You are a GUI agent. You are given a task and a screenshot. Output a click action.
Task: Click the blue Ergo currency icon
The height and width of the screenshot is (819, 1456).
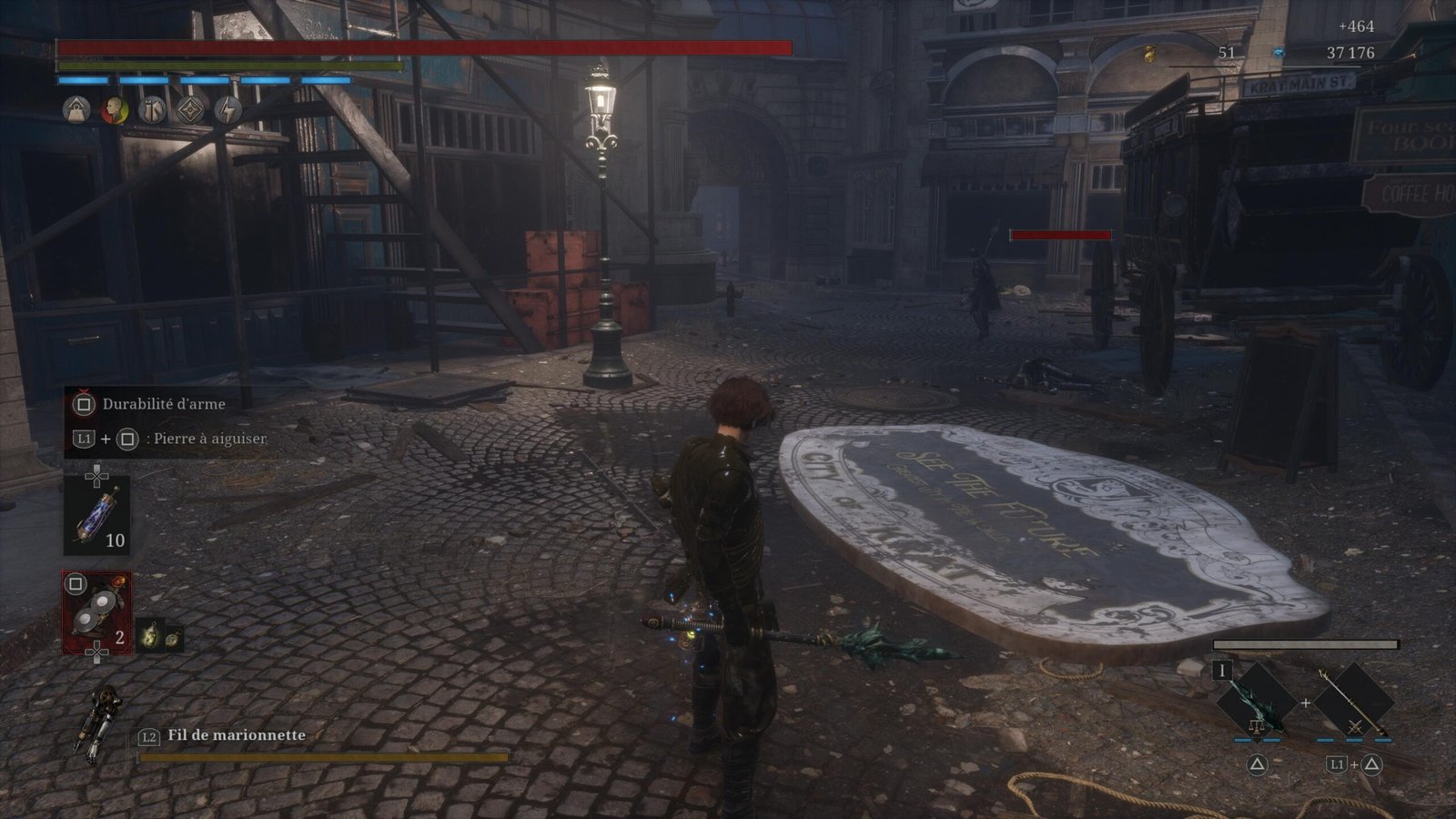1278,53
